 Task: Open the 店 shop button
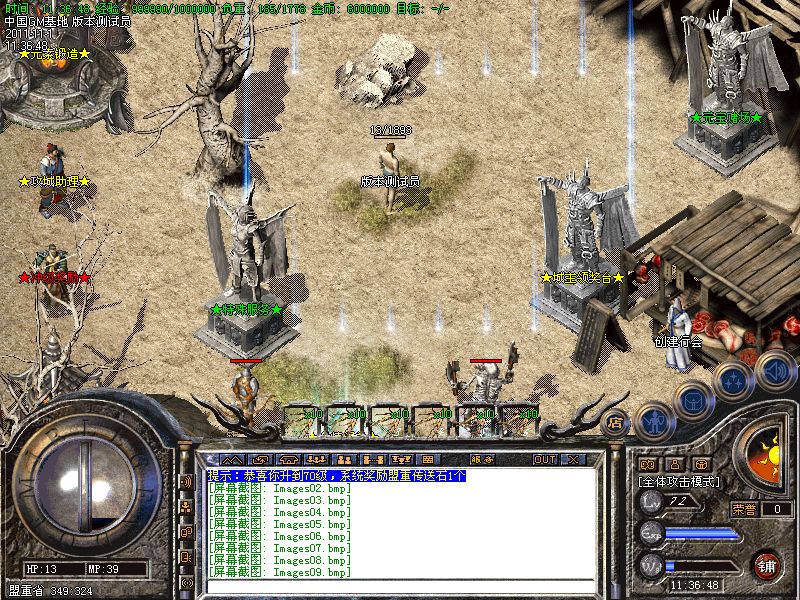615,422
